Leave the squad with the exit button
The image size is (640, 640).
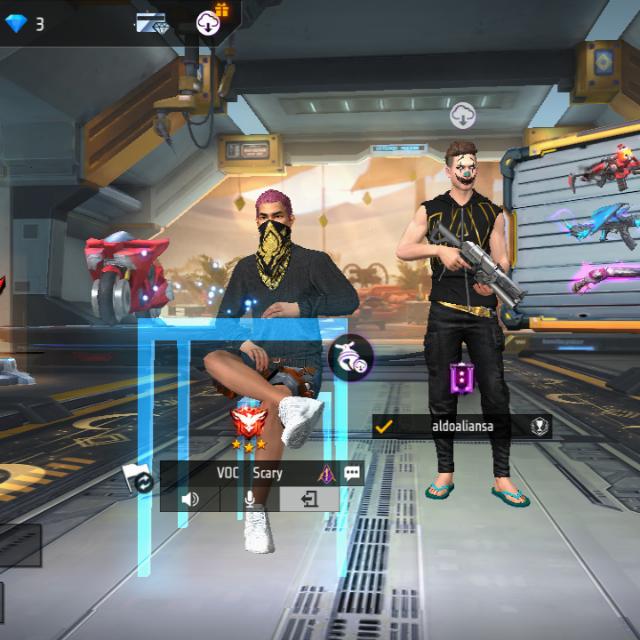point(309,498)
